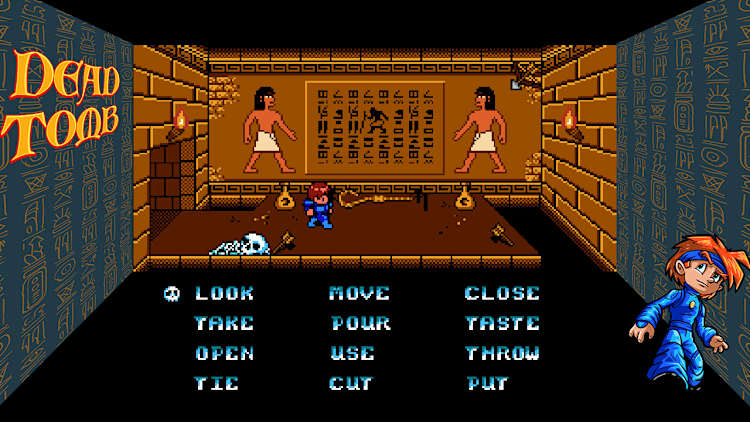The height and width of the screenshot is (422, 750).
Task: Select the TIE action
Action: point(217,383)
